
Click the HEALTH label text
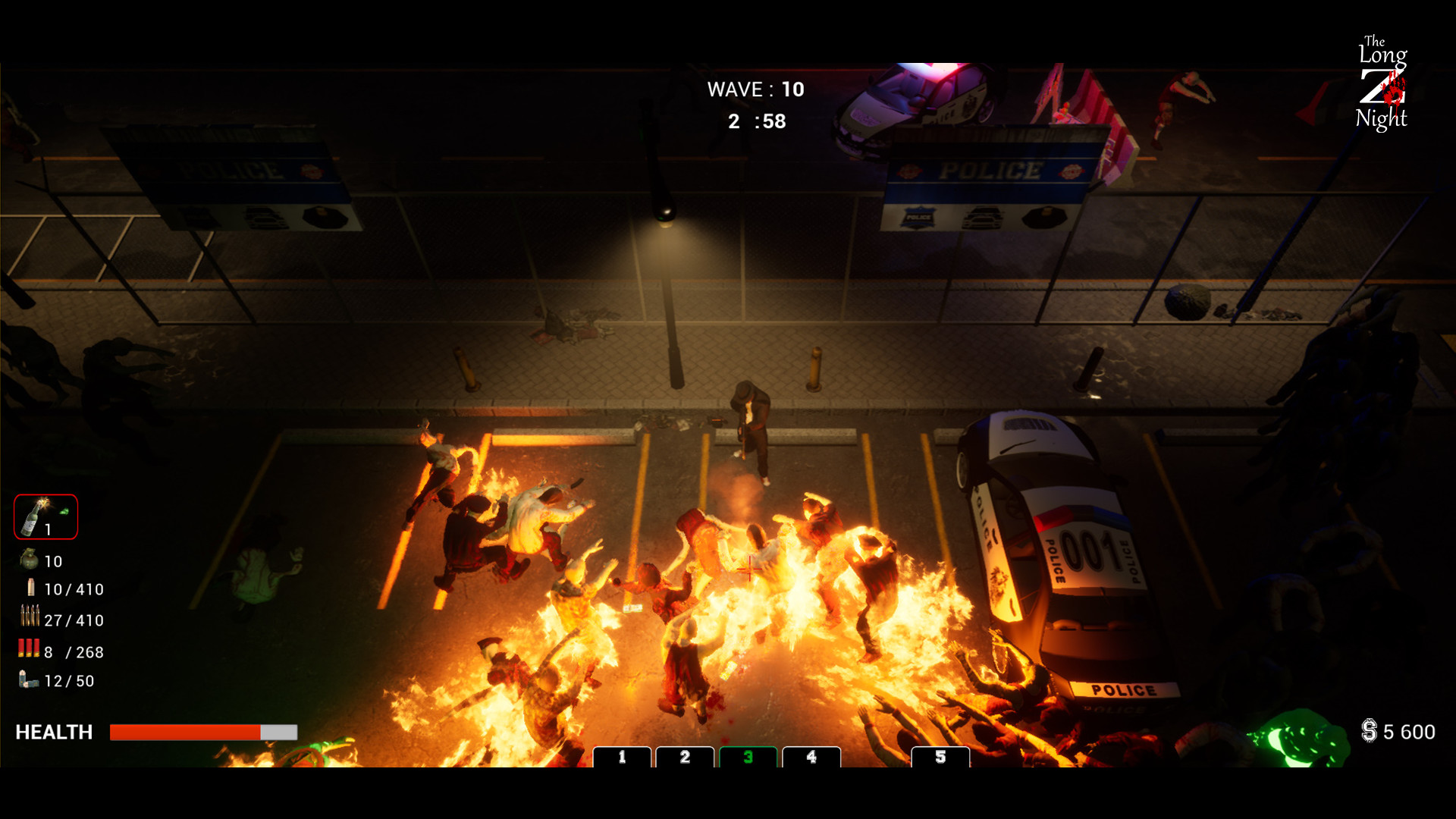coord(53,732)
